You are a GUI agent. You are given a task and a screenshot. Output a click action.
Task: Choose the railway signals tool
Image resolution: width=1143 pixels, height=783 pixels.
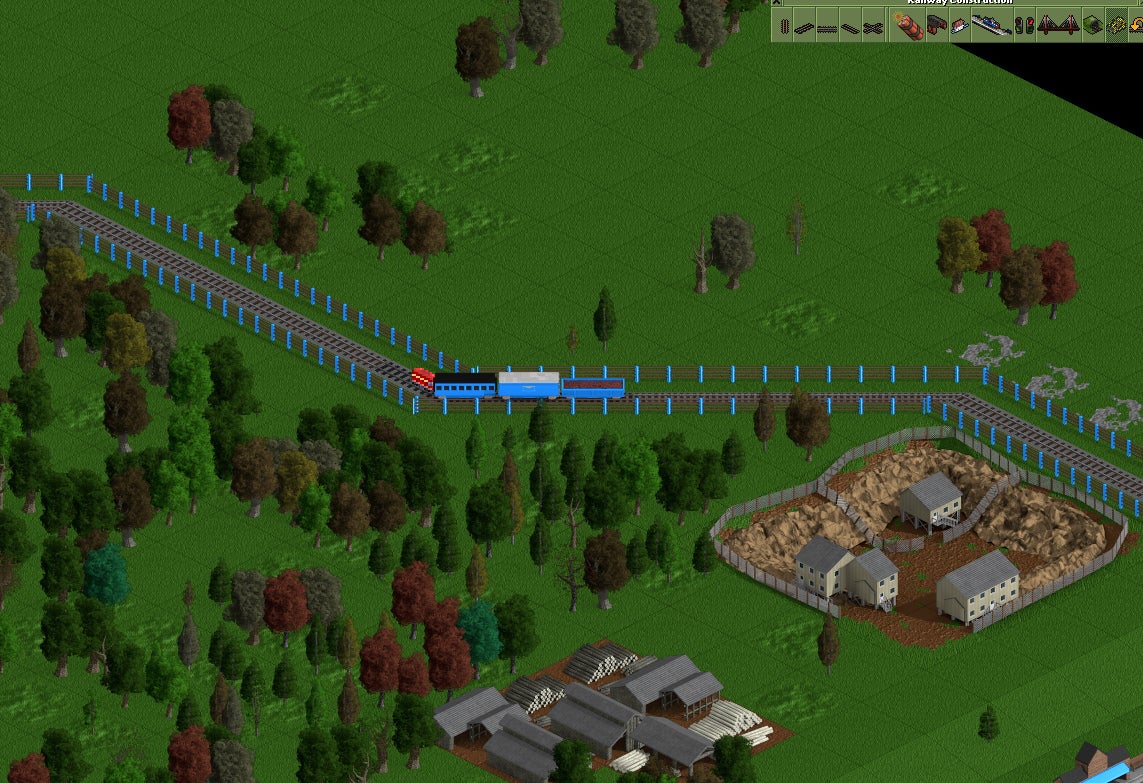click(1023, 25)
